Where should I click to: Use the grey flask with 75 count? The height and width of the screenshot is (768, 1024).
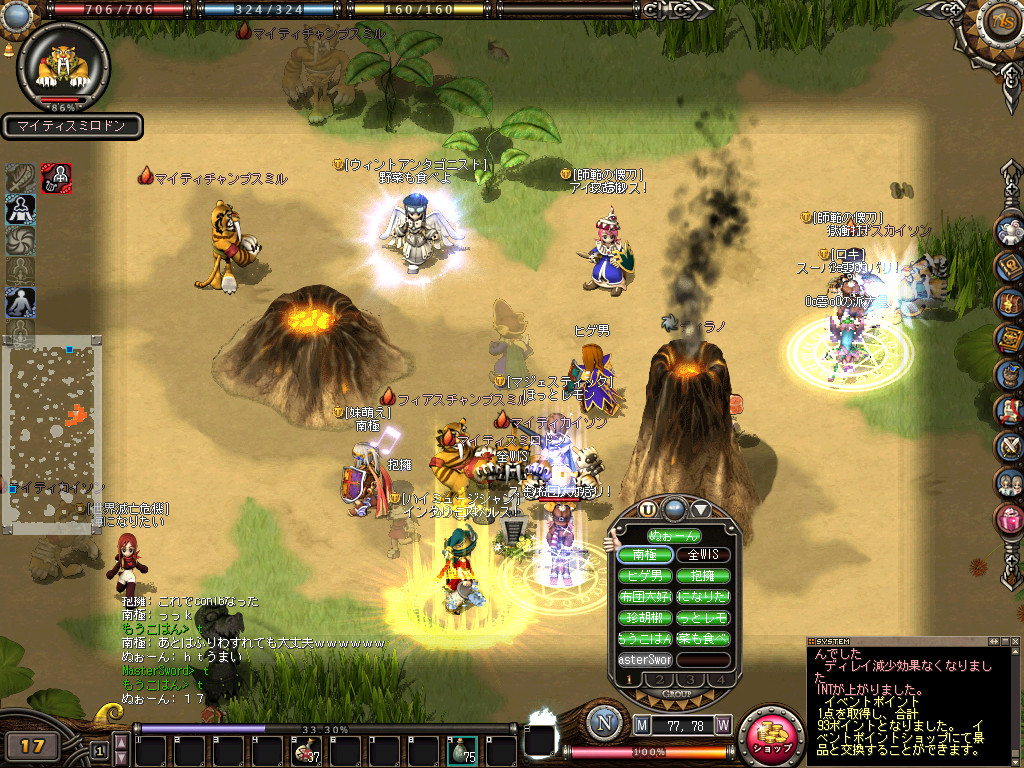coord(461,751)
